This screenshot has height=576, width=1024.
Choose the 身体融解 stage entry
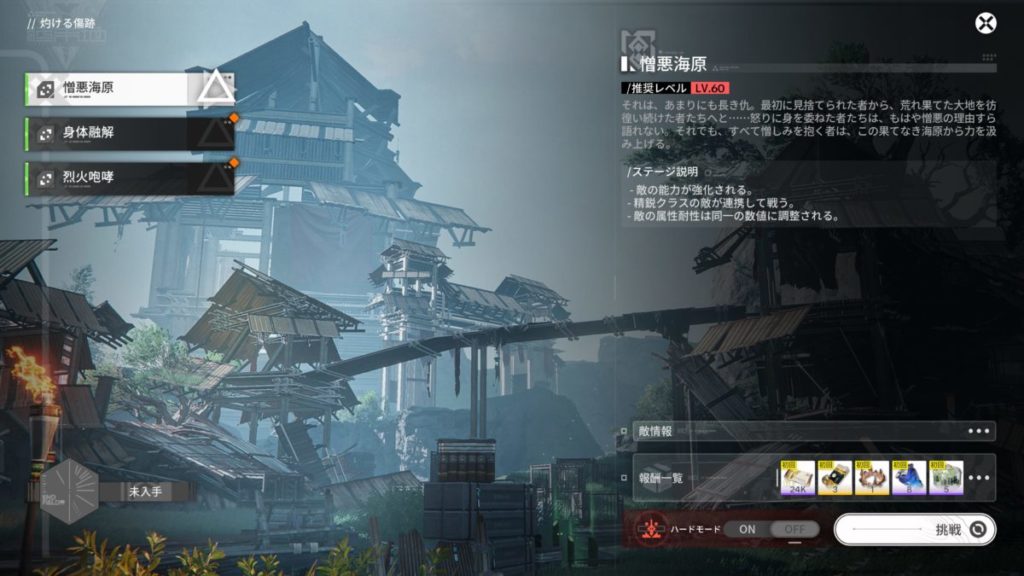click(x=130, y=133)
